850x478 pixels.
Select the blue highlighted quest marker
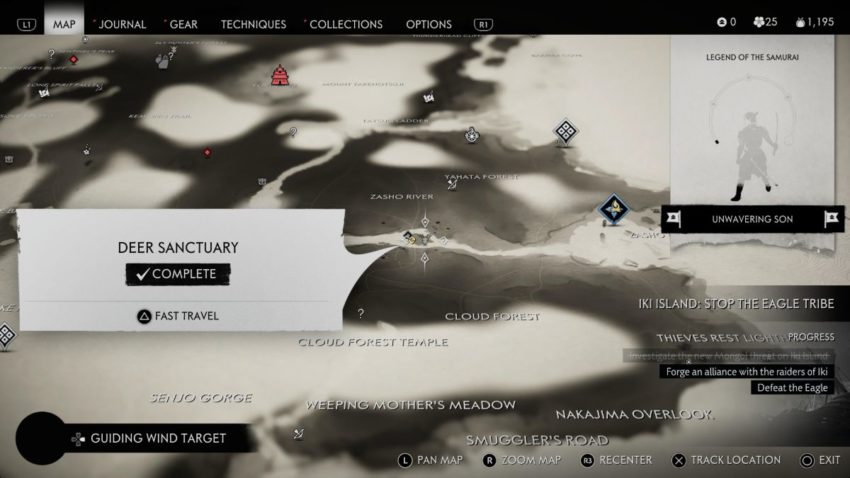[x=612, y=209]
